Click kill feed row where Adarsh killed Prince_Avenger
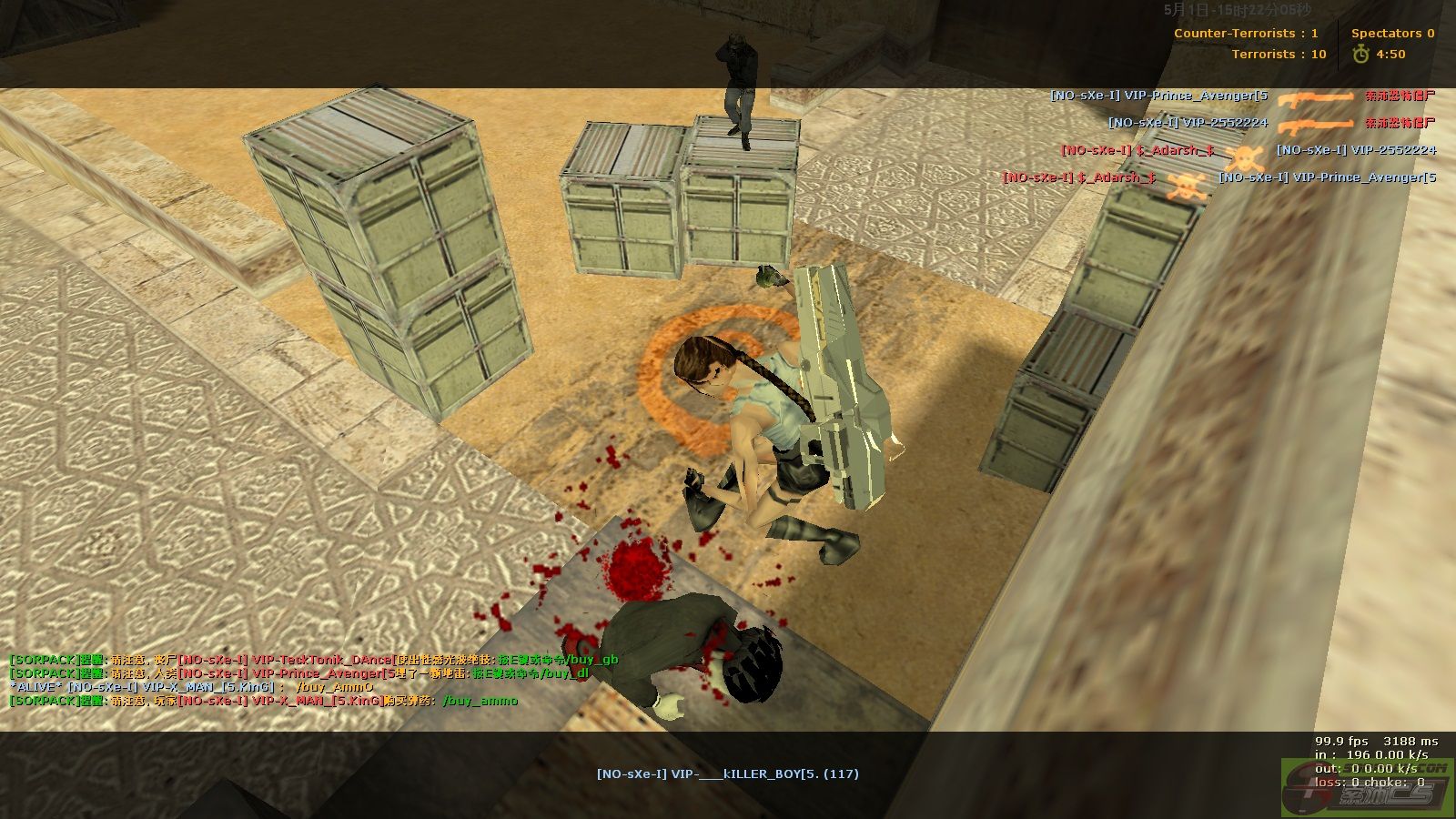Image resolution: width=1456 pixels, height=819 pixels. tap(1218, 177)
